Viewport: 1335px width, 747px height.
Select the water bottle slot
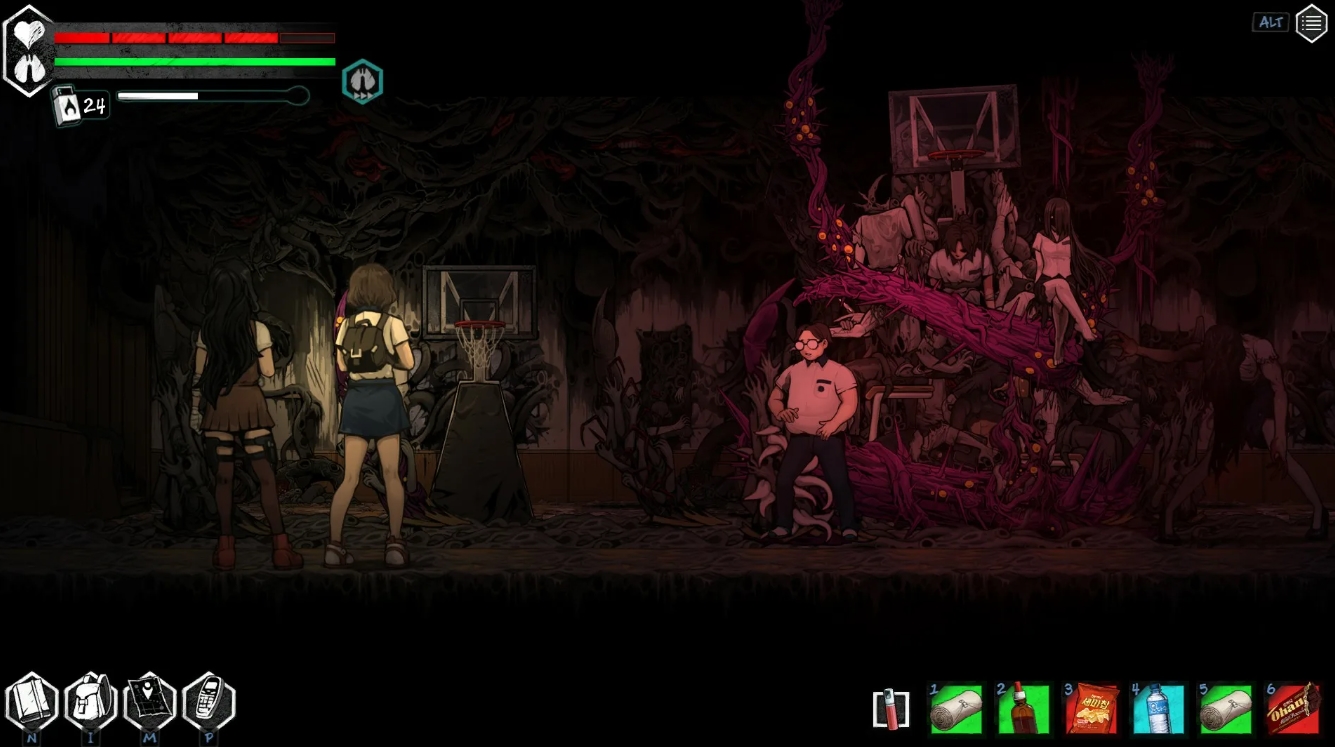pyautogui.click(x=1158, y=709)
